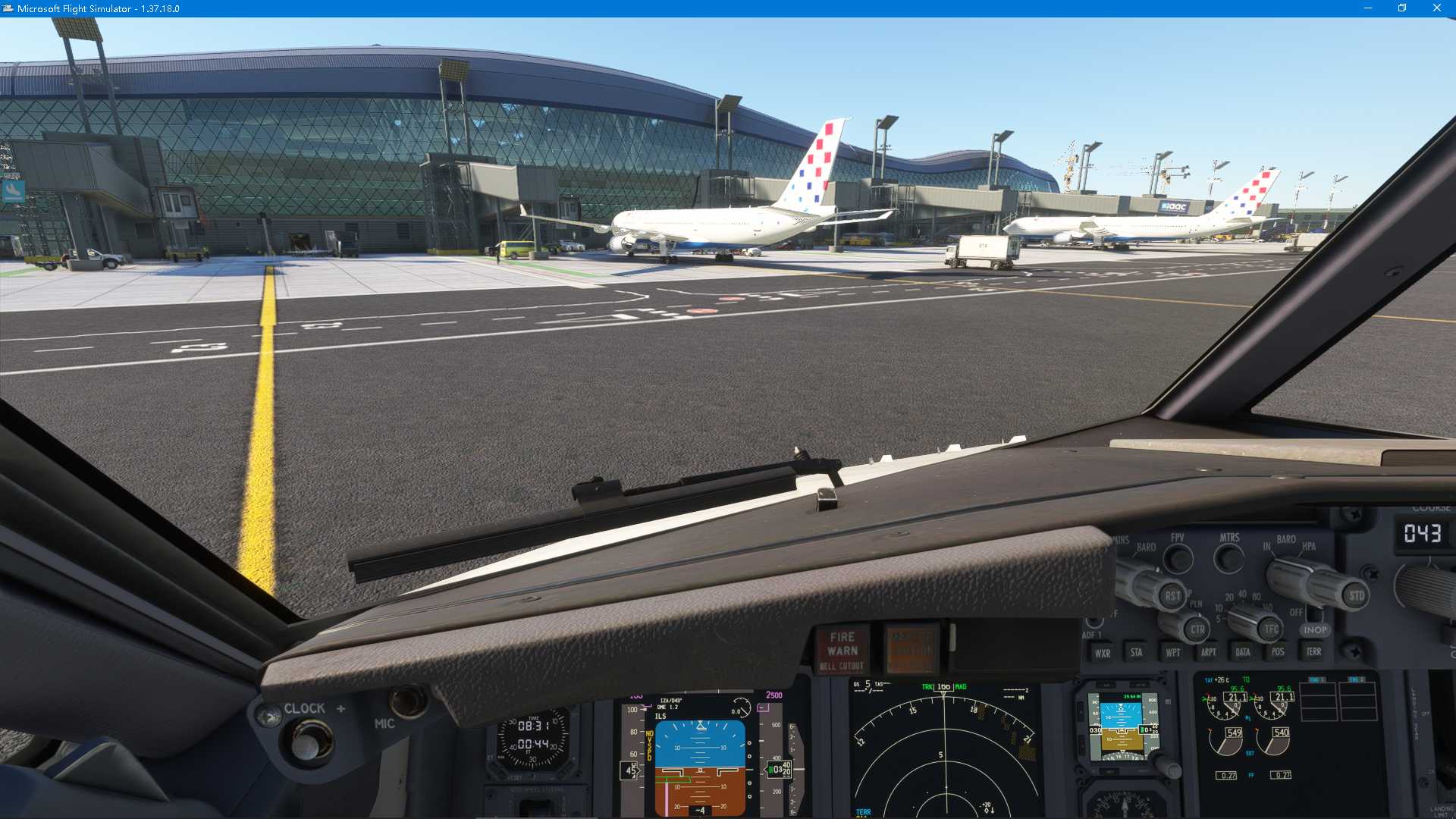1456x819 pixels.
Task: Minimize the Flight Simulator window
Action: tap(1368, 8)
